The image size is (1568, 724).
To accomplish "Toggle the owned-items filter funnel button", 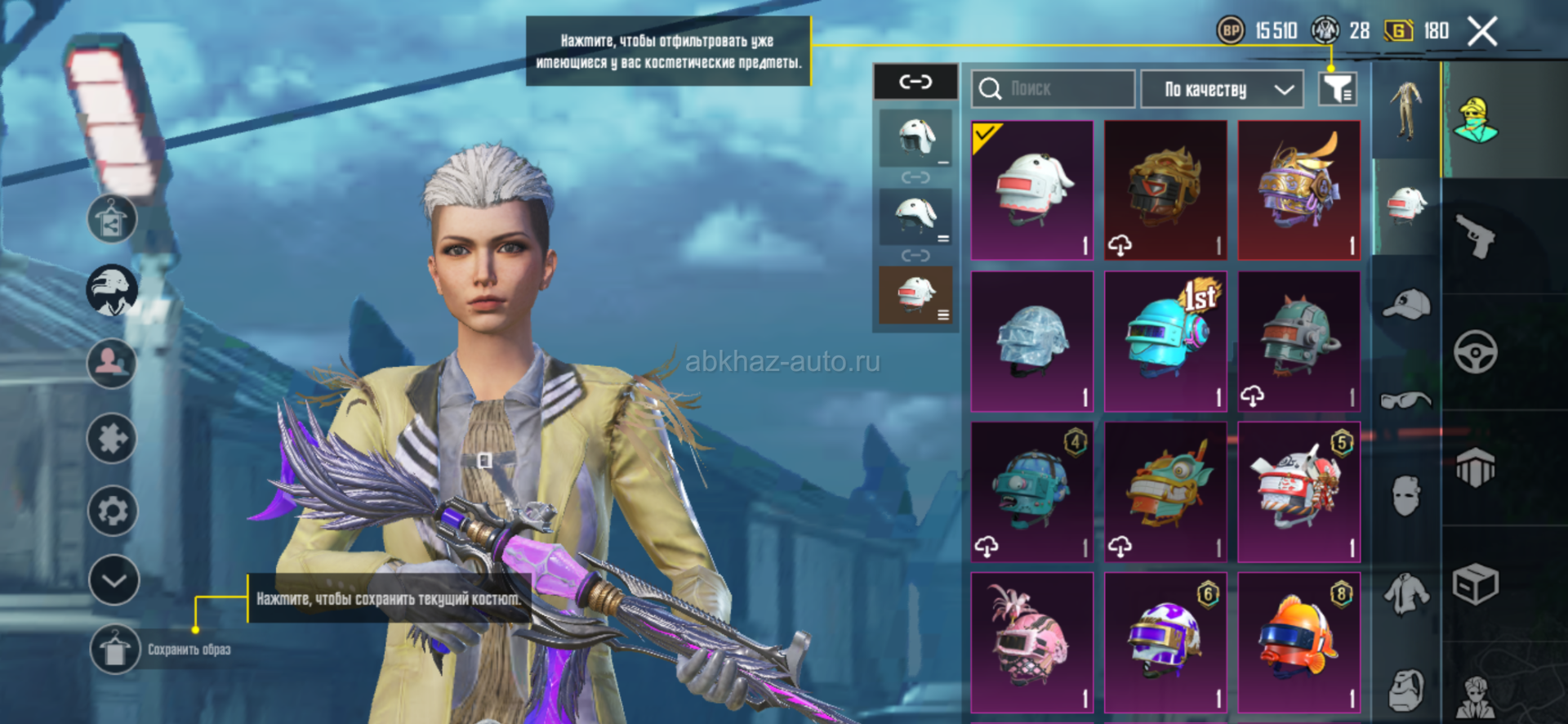I will 1337,89.
